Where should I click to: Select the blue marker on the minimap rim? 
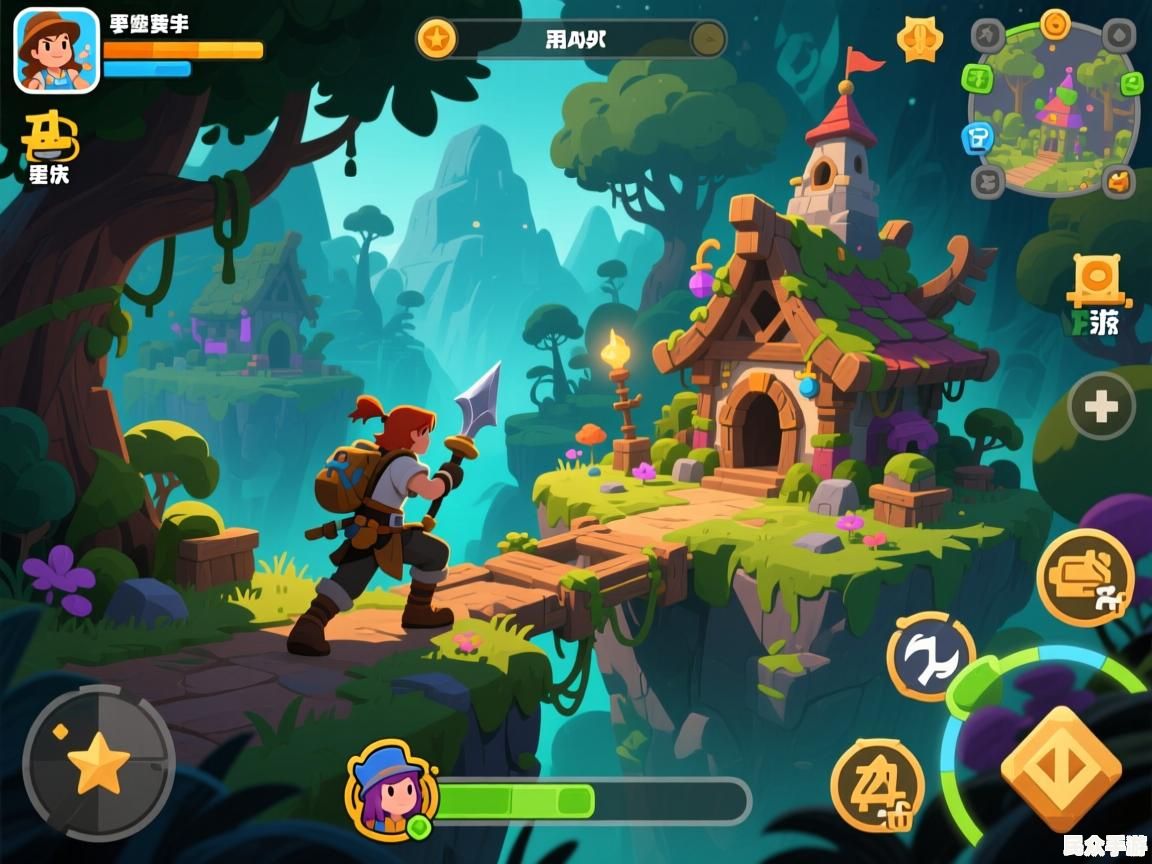pyautogui.click(x=977, y=138)
